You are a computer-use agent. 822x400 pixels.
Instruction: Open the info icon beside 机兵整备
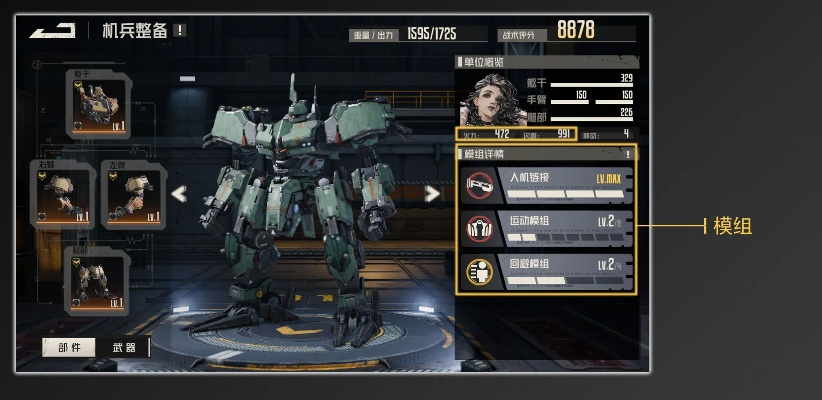[x=180, y=30]
